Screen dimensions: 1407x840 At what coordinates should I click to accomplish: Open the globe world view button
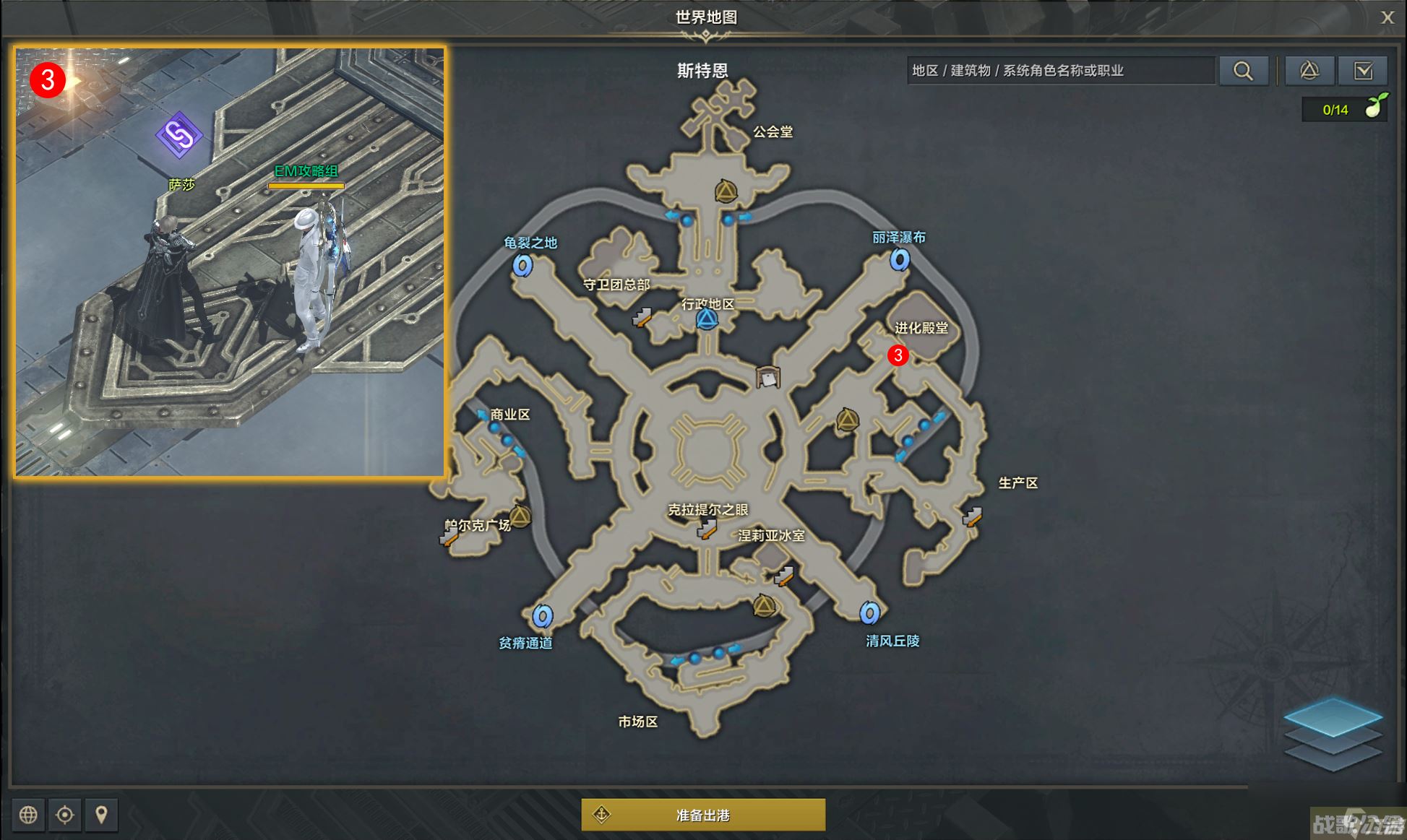tap(28, 815)
